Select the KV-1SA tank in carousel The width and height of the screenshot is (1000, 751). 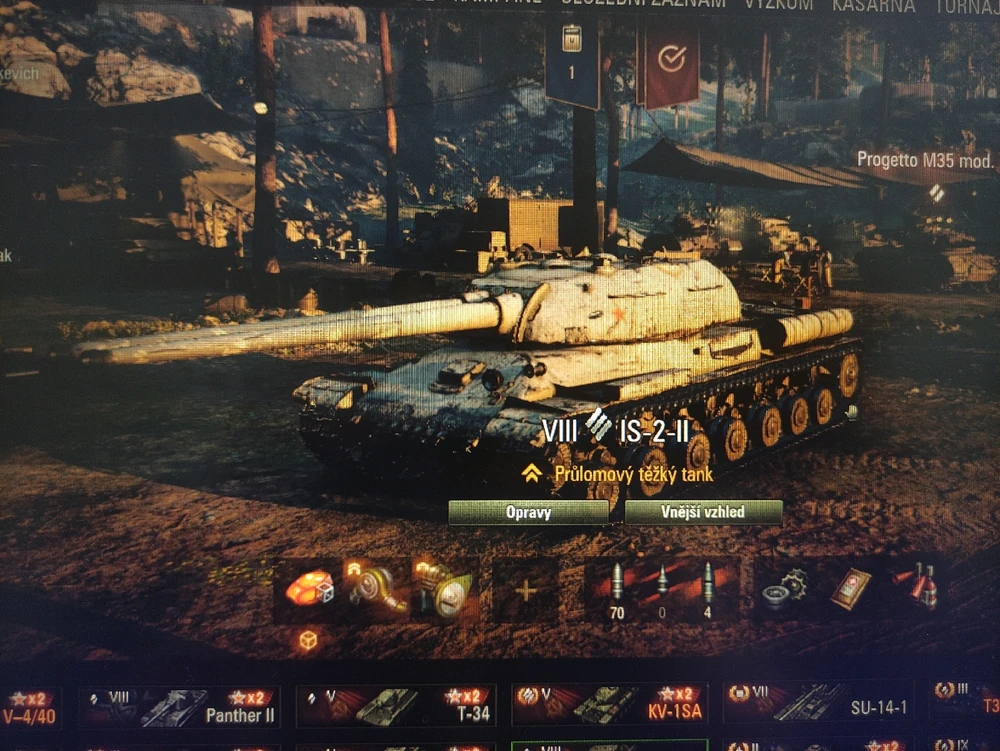coord(610,706)
